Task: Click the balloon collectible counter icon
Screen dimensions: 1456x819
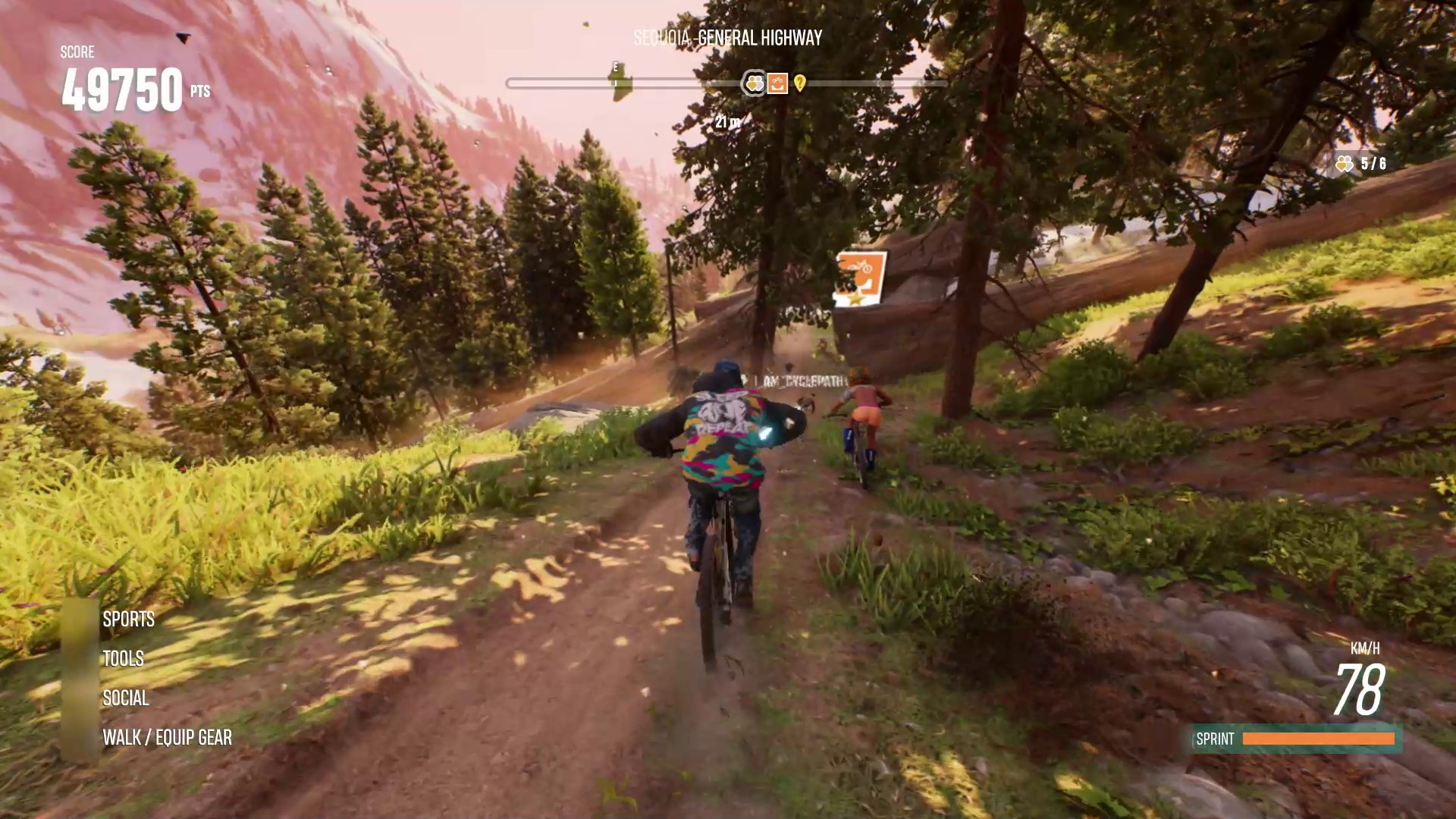Action: point(1345,164)
